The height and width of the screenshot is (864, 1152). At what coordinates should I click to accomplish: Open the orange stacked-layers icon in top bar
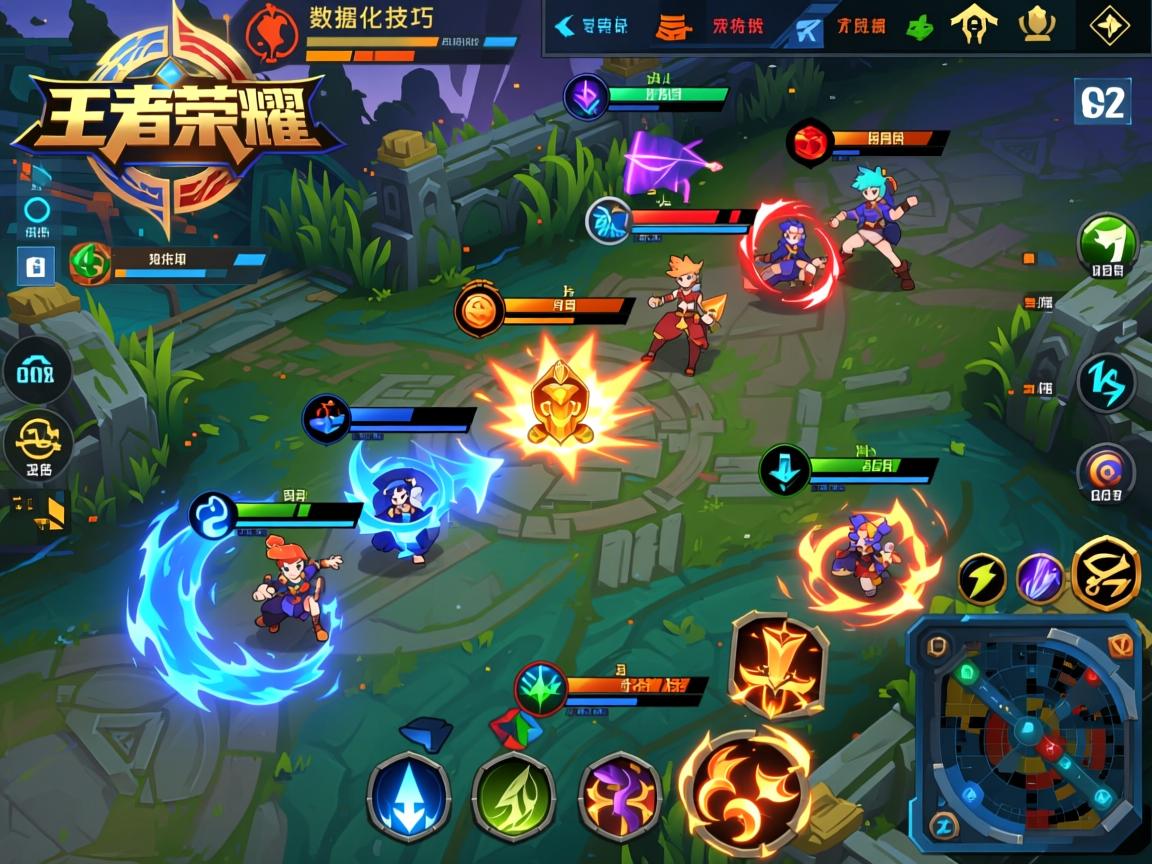(x=673, y=27)
